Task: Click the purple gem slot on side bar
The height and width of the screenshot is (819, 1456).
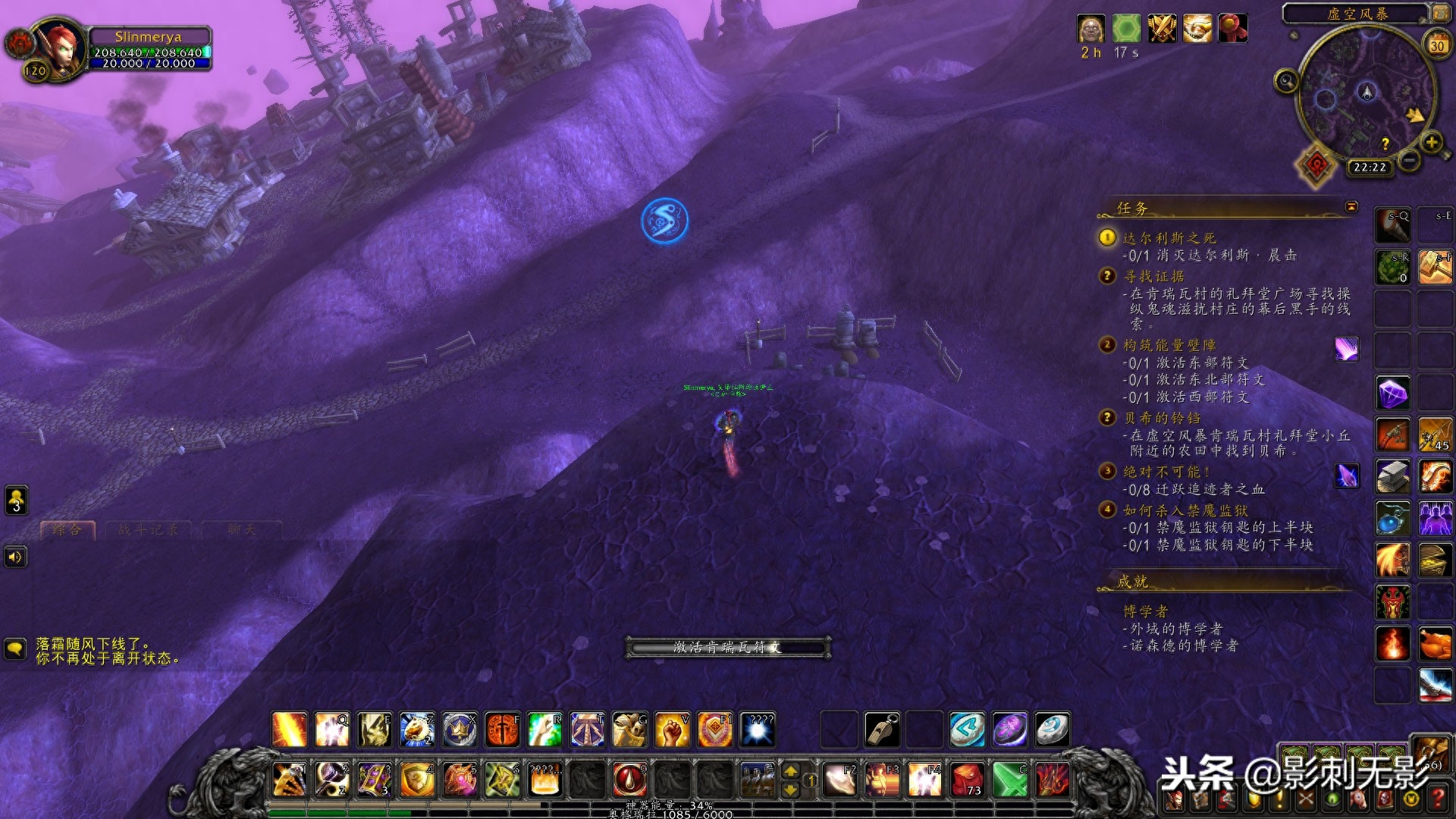Action: click(1392, 393)
